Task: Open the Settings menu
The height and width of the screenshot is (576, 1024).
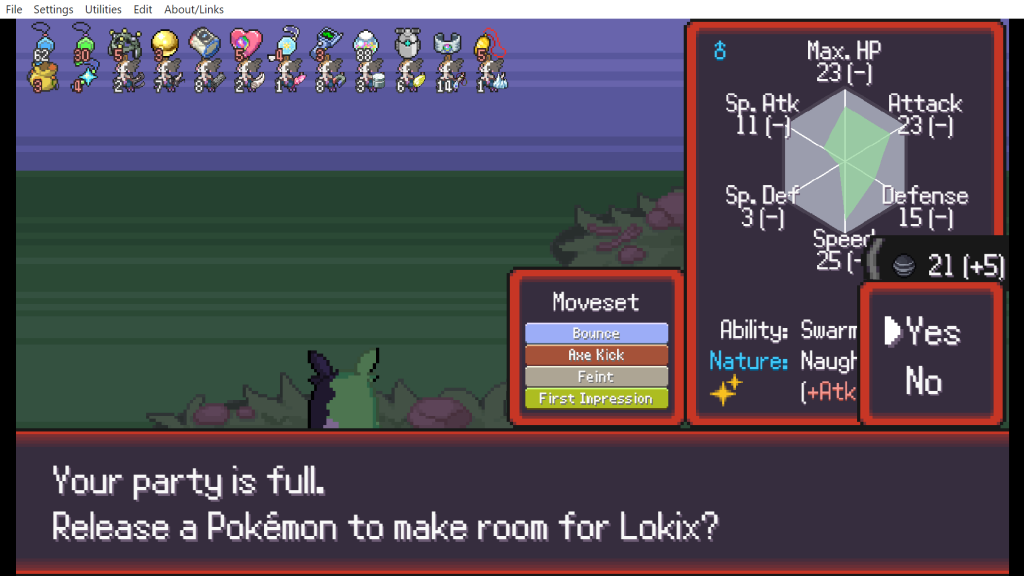Action: click(53, 9)
